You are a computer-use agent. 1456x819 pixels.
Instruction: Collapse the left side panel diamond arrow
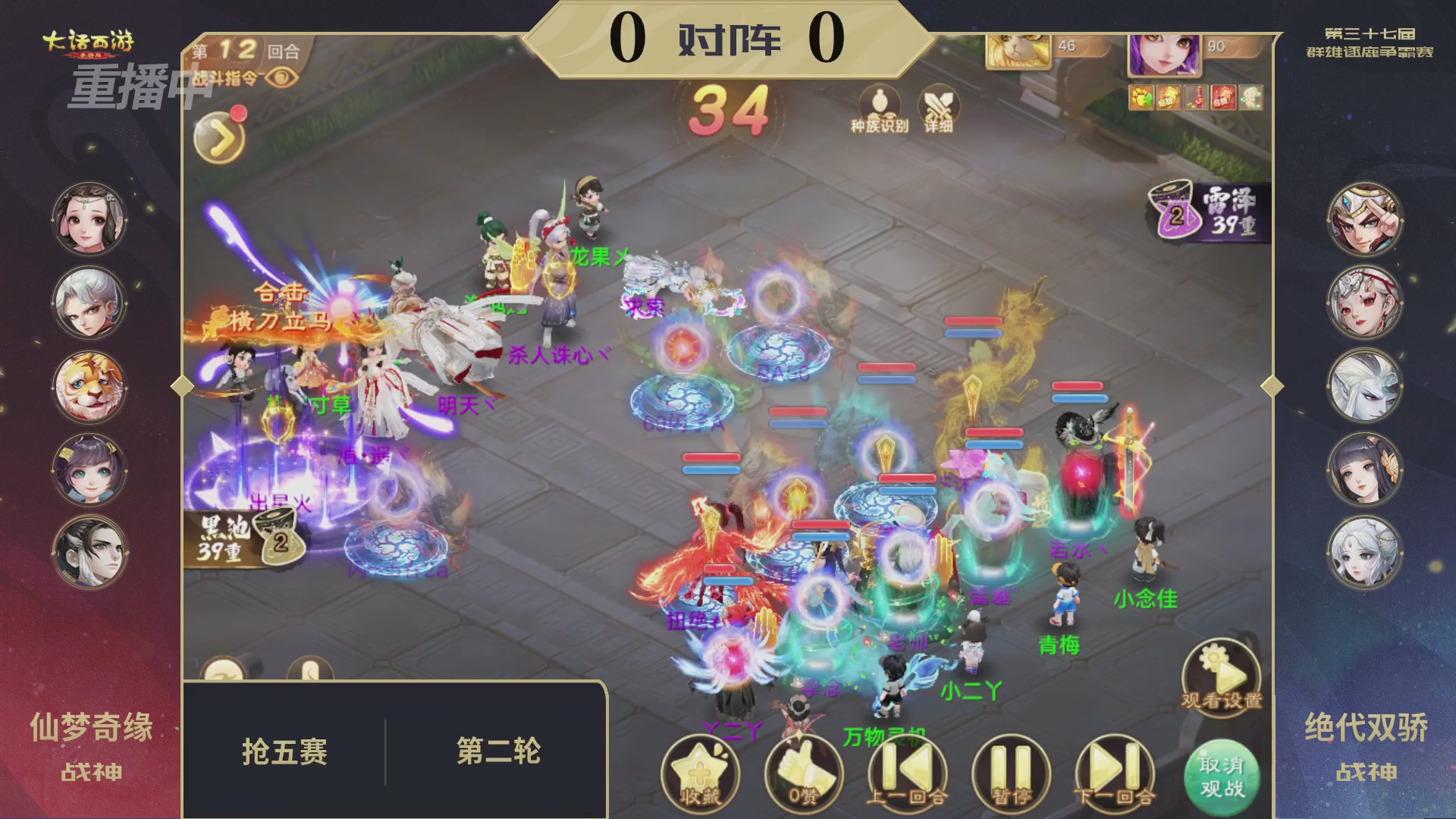click(x=181, y=385)
